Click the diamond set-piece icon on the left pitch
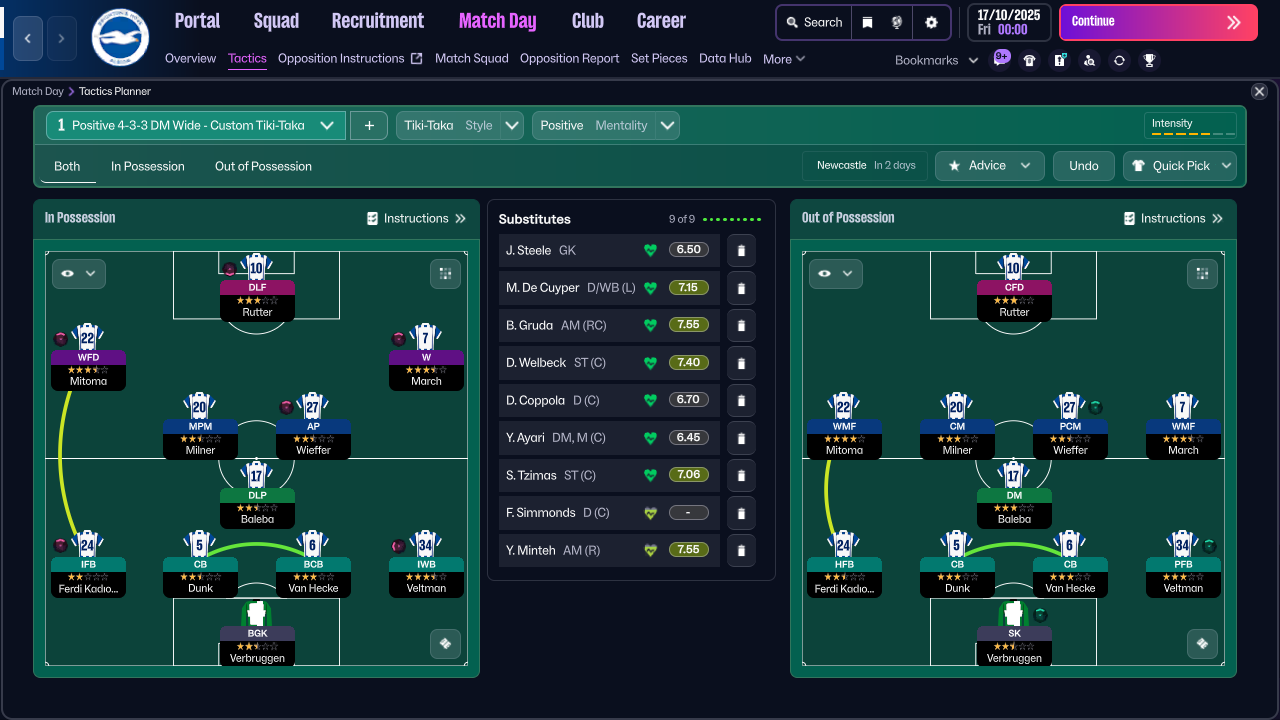This screenshot has height=720, width=1280. click(x=445, y=644)
